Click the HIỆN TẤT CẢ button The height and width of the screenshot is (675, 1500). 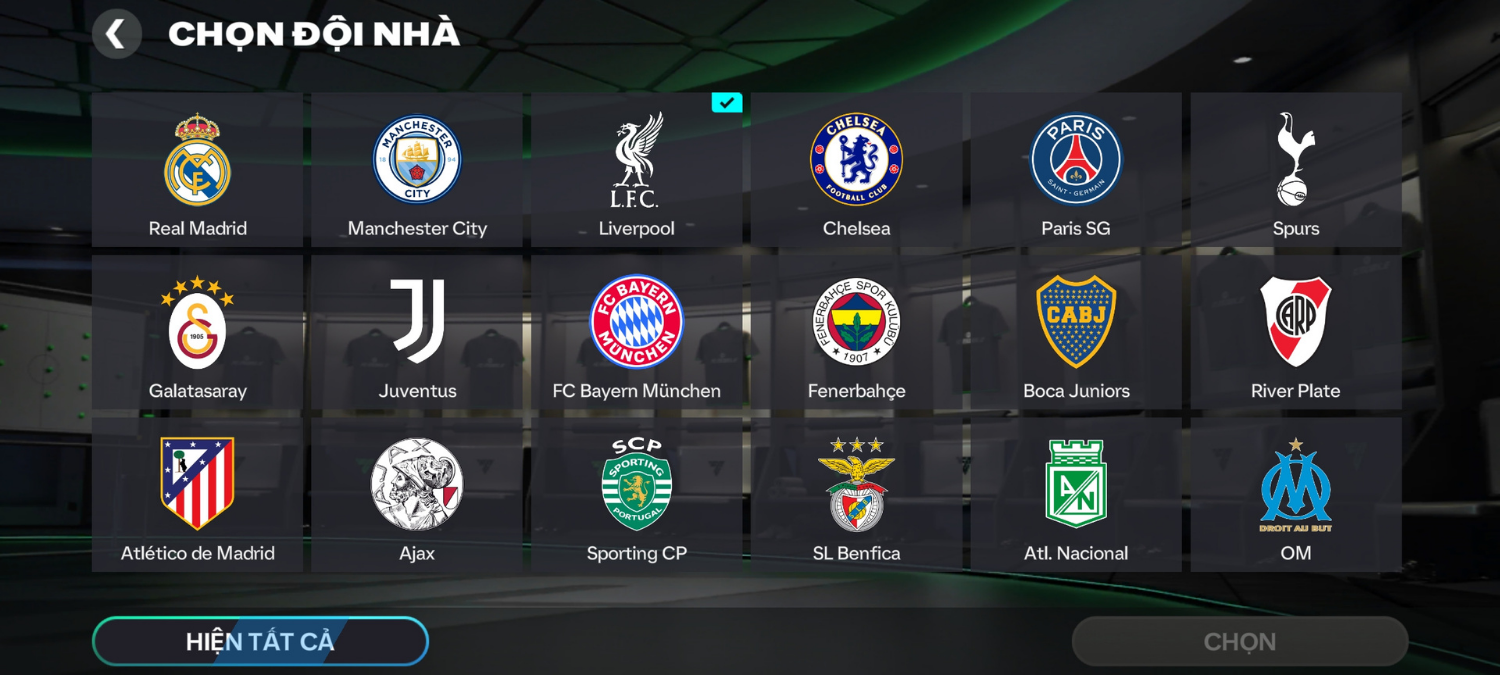coord(260,641)
